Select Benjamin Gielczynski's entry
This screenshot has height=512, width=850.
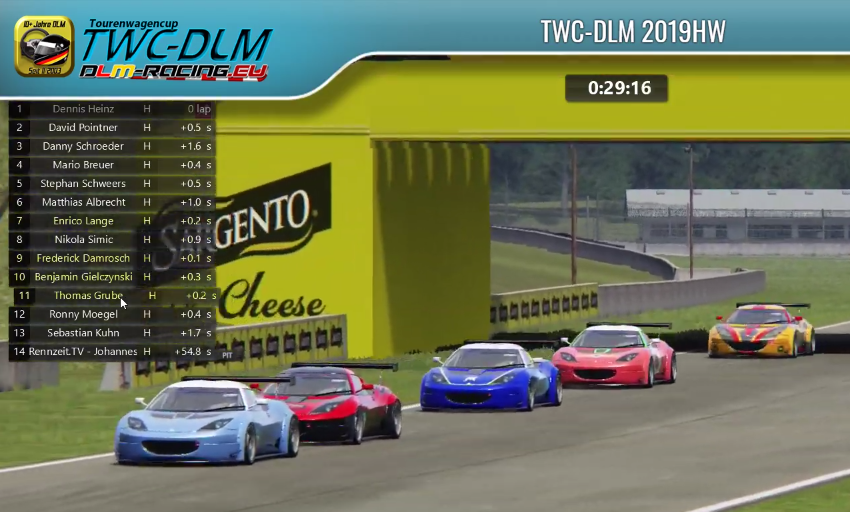pos(83,277)
